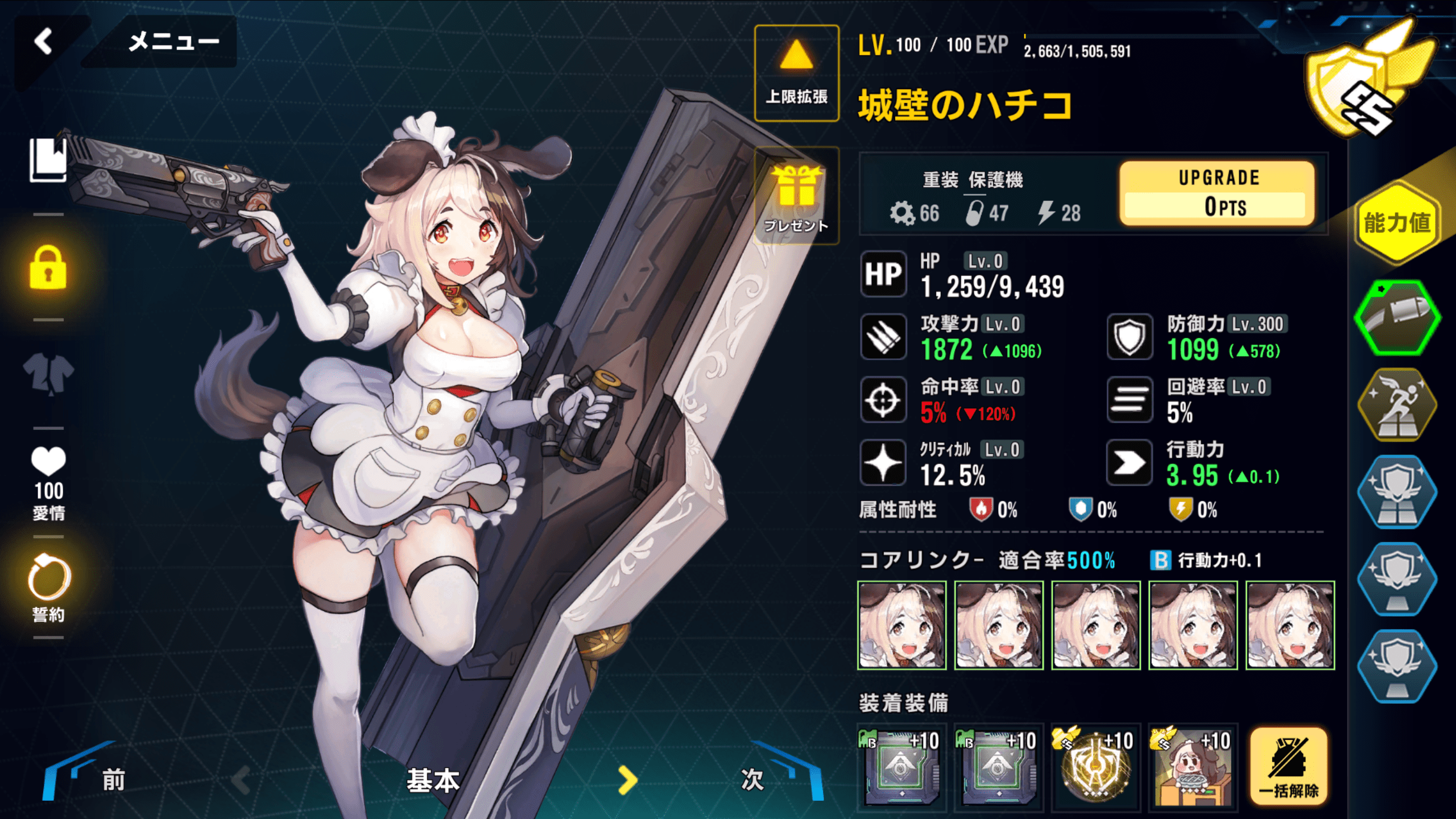Open the メニュー menu

coord(173,42)
